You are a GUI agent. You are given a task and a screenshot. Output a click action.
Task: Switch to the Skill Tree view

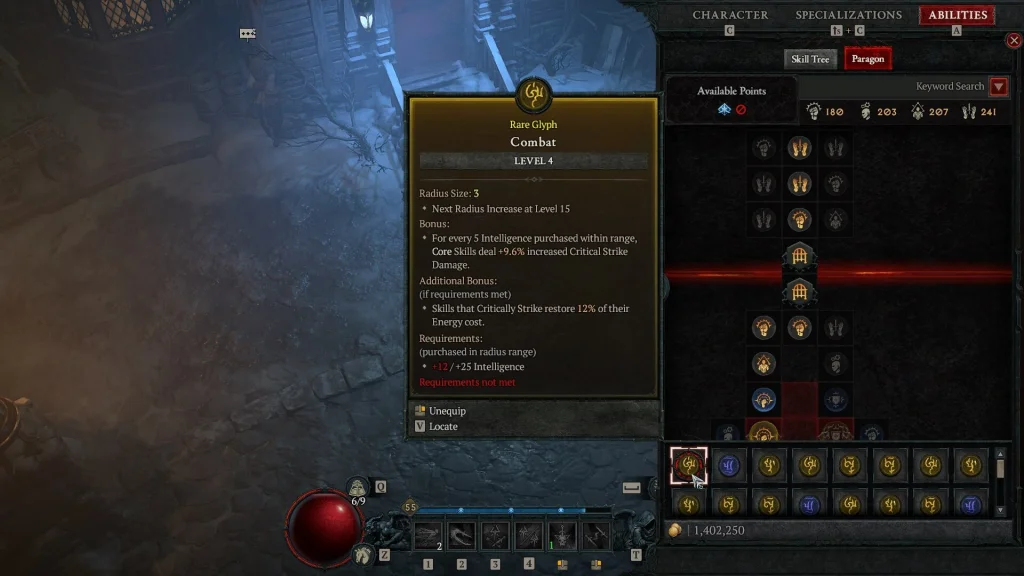[810, 59]
